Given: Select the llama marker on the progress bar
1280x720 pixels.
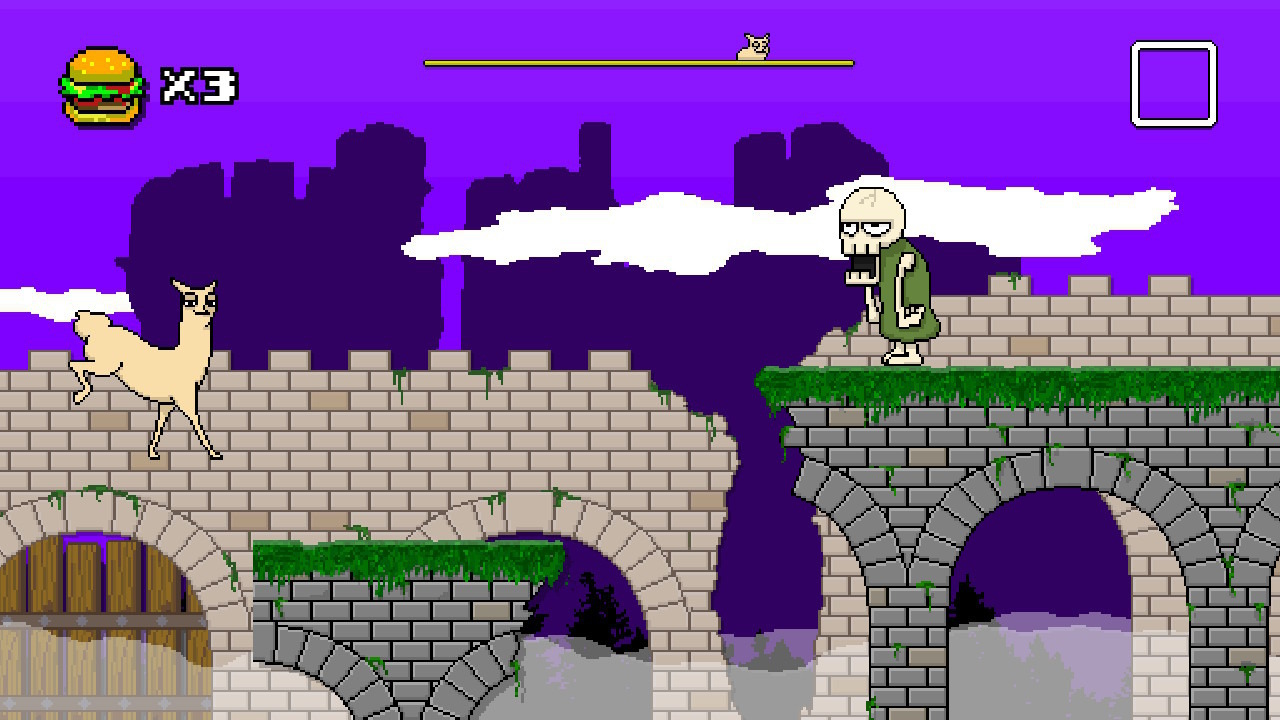Looking at the screenshot, I should coord(752,48).
